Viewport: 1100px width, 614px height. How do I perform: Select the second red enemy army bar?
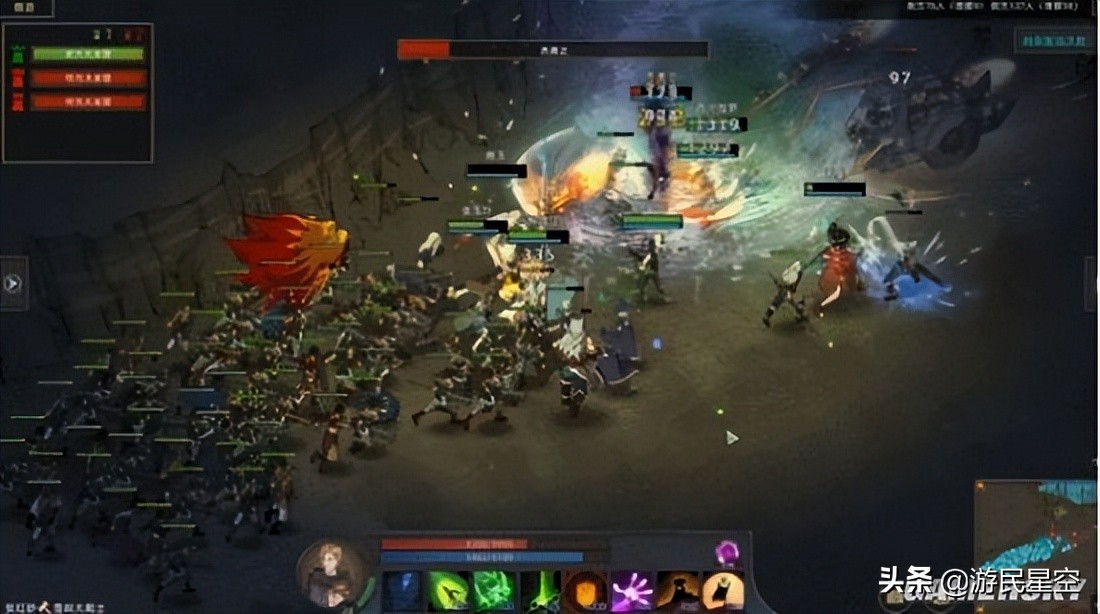pyautogui.click(x=88, y=102)
